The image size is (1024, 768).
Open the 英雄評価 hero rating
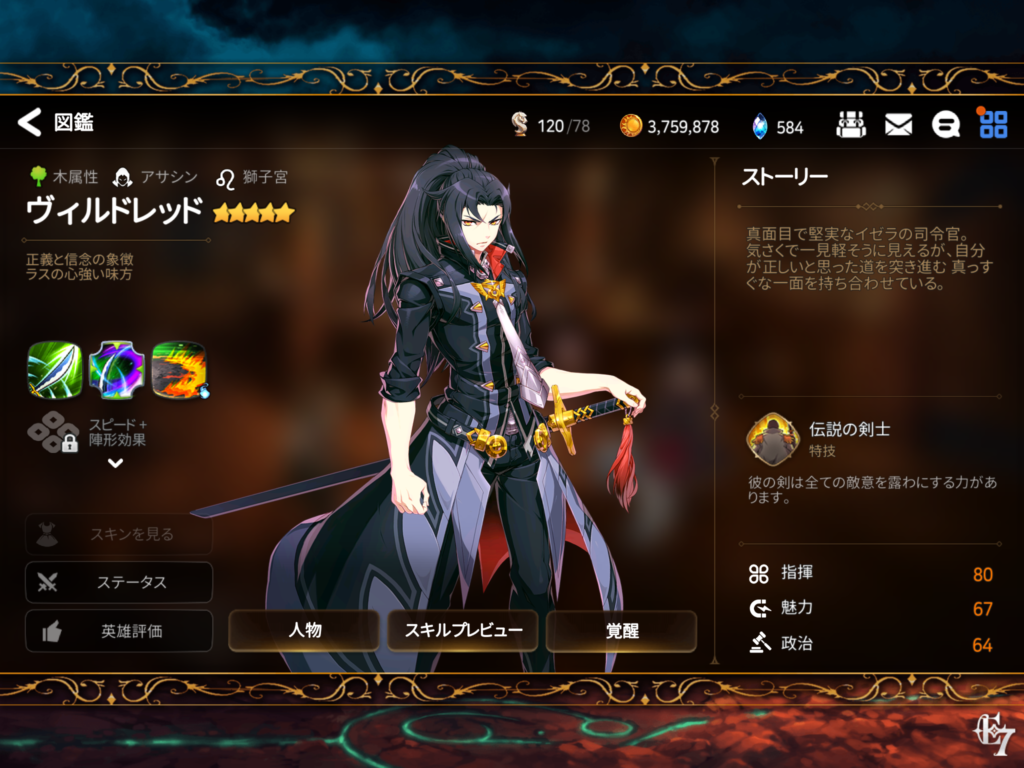point(119,631)
